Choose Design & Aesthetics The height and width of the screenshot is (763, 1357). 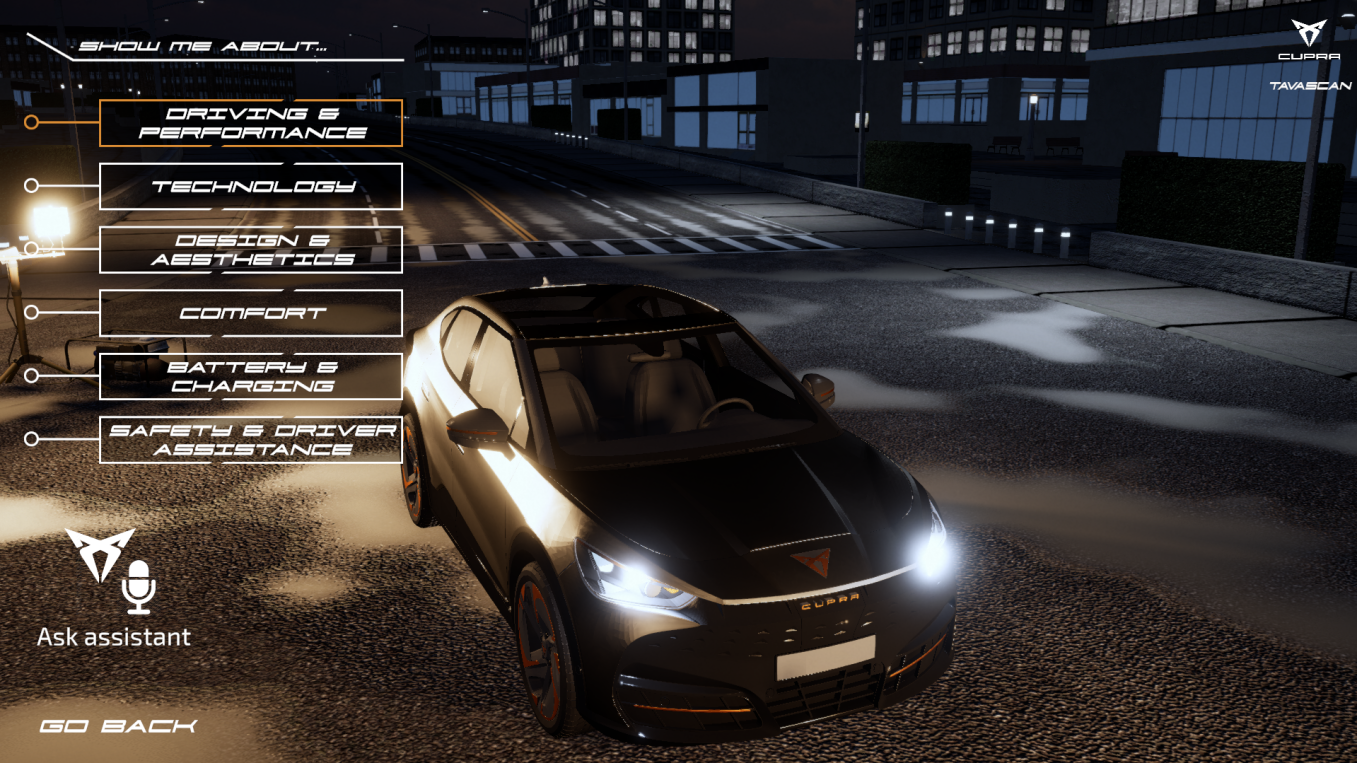(251, 250)
